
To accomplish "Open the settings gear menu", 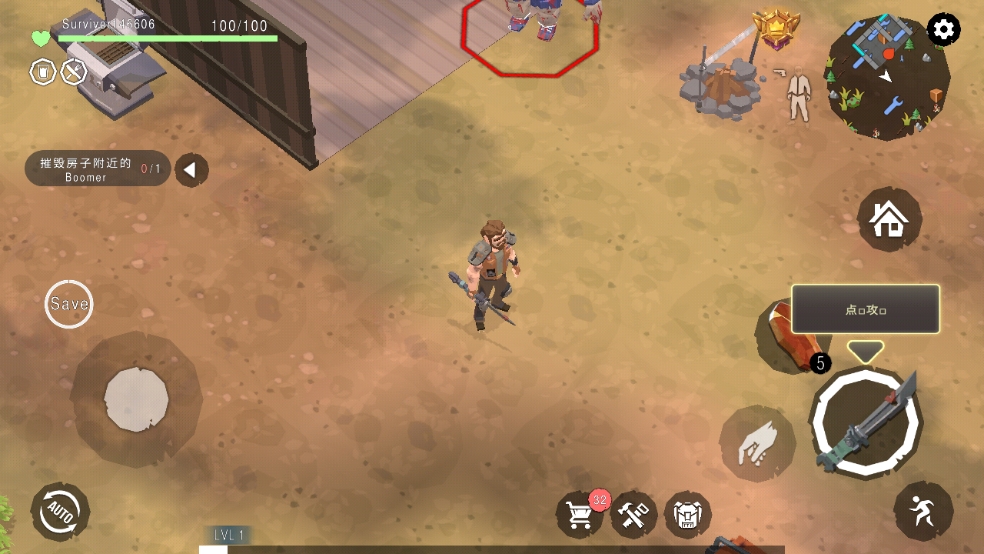I will (943, 30).
